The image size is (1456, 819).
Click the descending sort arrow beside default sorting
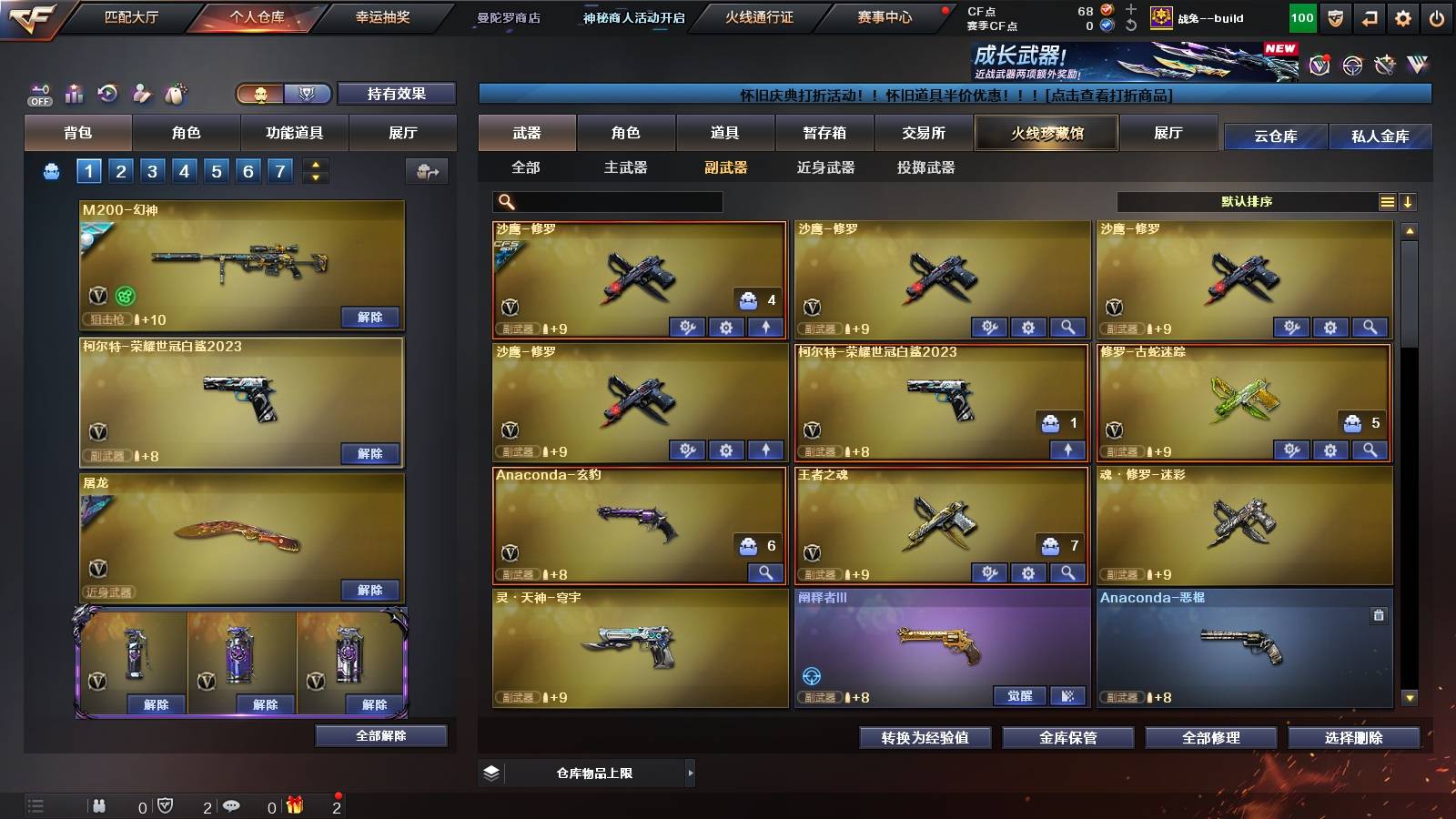tap(1409, 201)
